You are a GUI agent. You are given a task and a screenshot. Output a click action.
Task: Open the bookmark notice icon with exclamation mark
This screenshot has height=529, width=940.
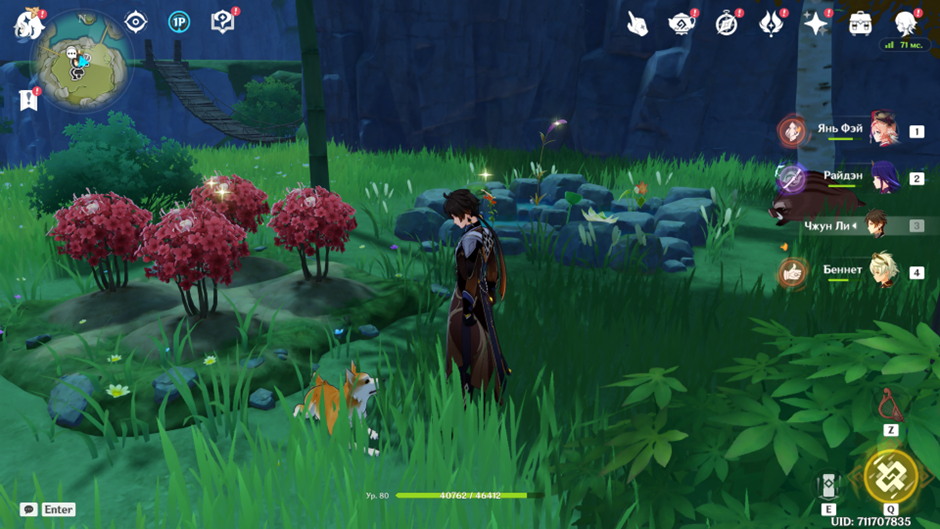pyautogui.click(x=28, y=99)
